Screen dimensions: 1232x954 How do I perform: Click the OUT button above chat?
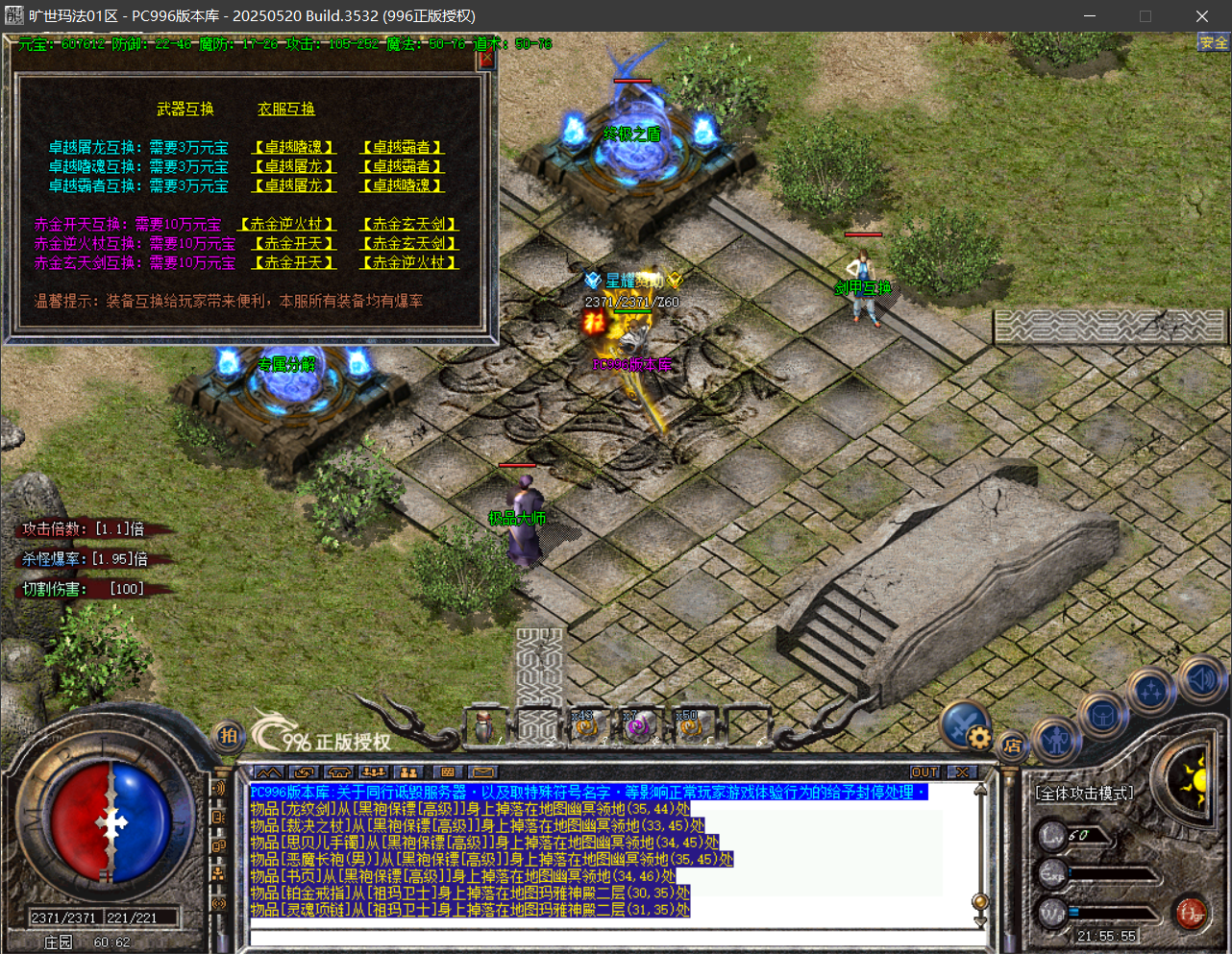924,772
